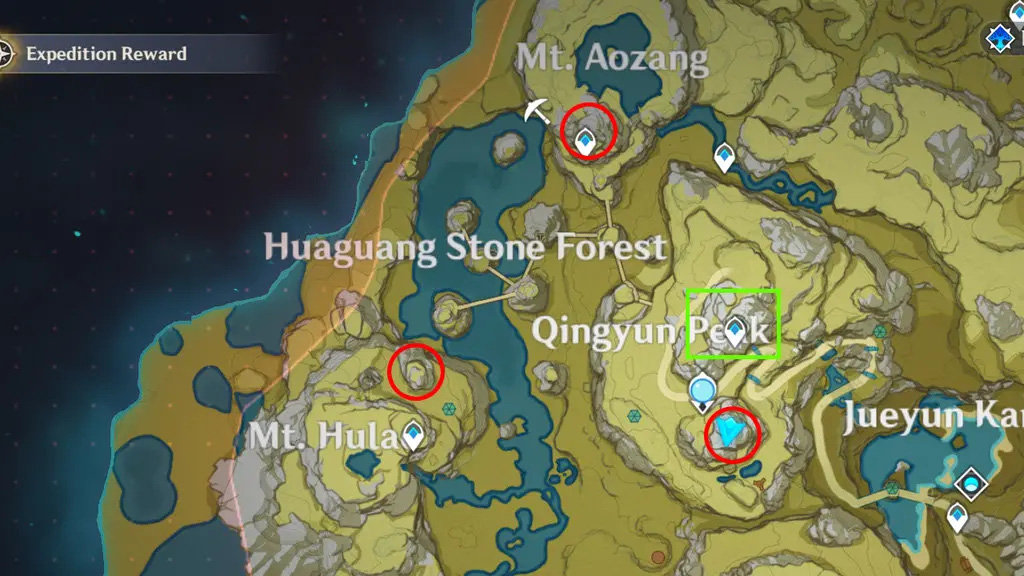The image size is (1024, 576).
Task: Open the blue tree diamond icon
Action: [997, 40]
